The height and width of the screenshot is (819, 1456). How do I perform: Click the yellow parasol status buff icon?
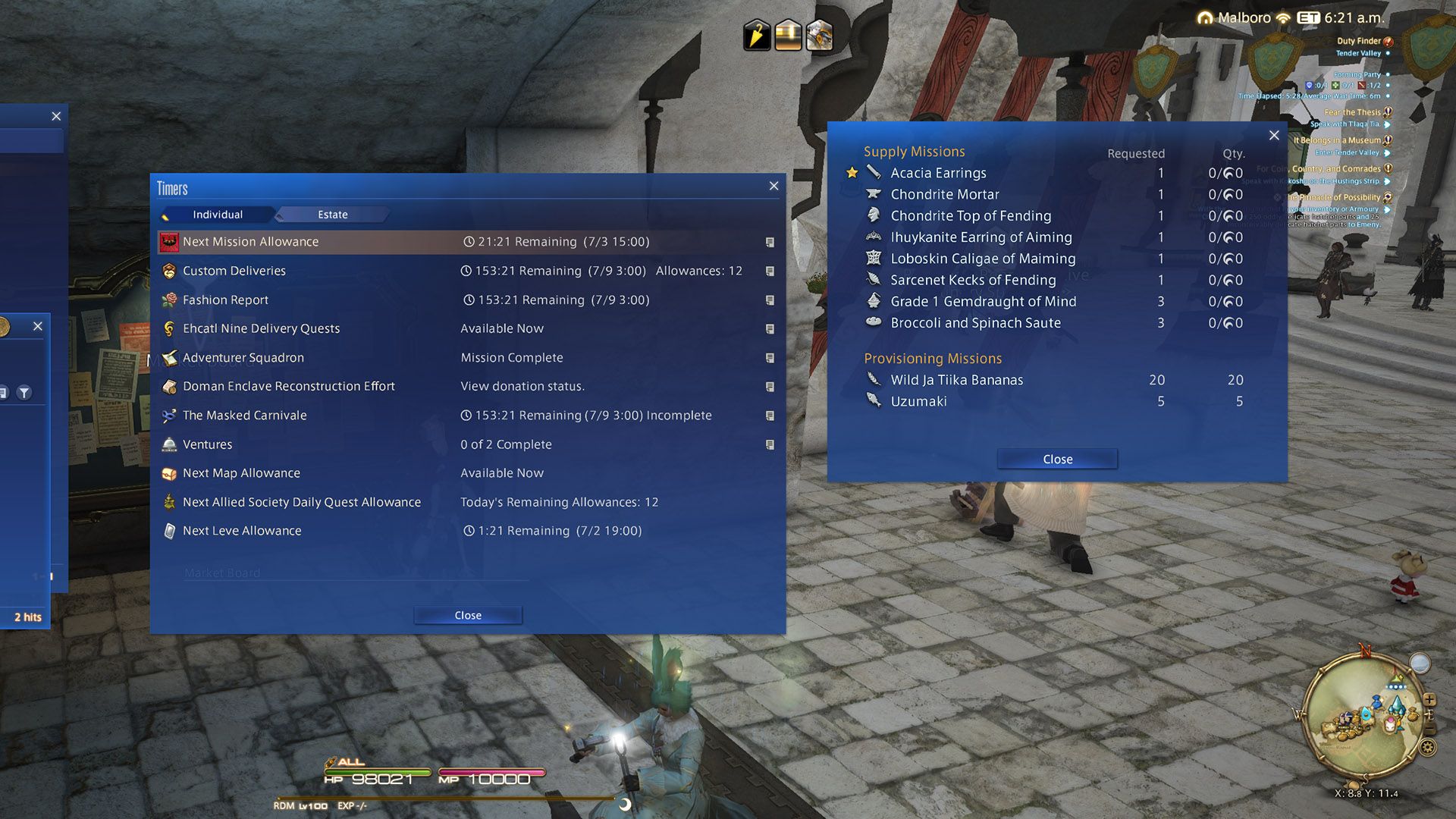pos(755,33)
